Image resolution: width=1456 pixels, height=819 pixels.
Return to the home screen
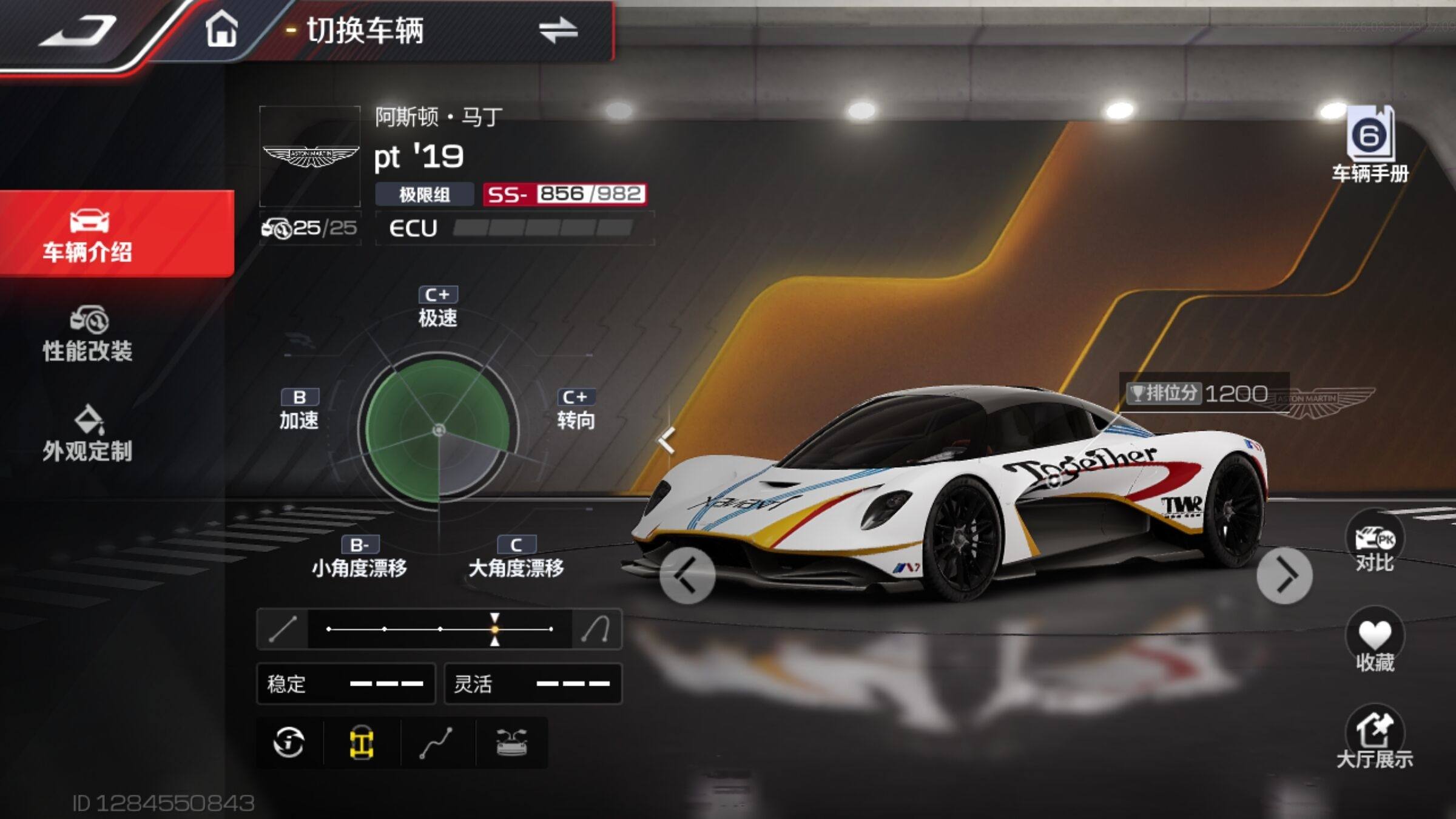tap(221, 29)
